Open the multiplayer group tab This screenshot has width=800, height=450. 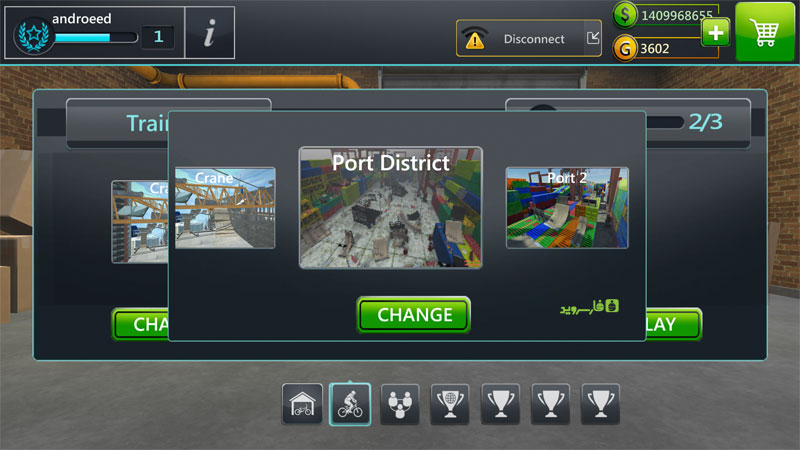pyautogui.click(x=400, y=404)
